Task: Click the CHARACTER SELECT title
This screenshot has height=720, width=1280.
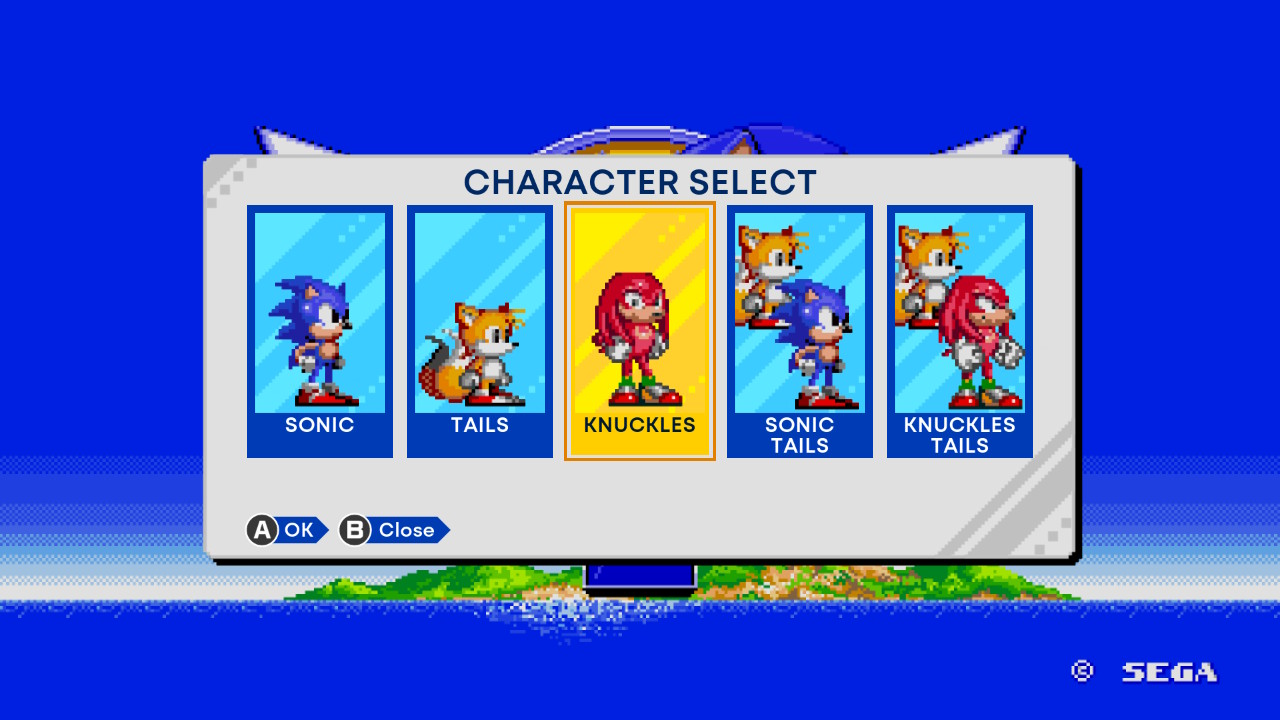Action: (x=640, y=182)
